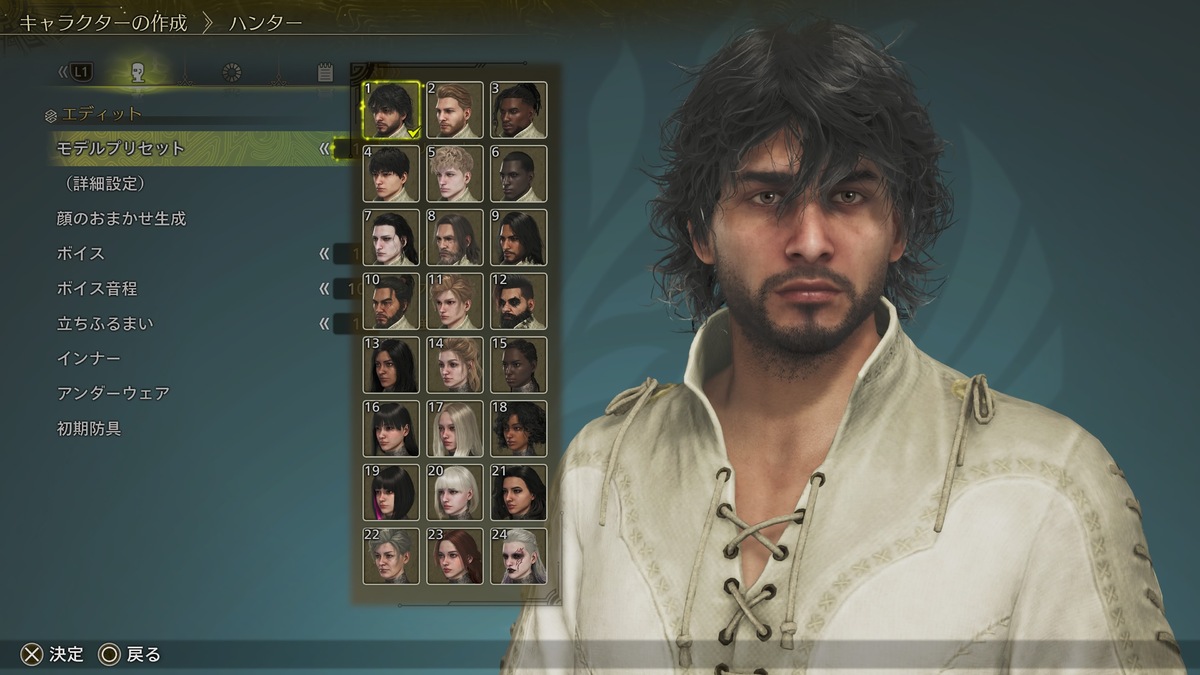The width and height of the screenshot is (1200, 675).
Task: Choose preset 23 red-haired woman
Action: 455,556
